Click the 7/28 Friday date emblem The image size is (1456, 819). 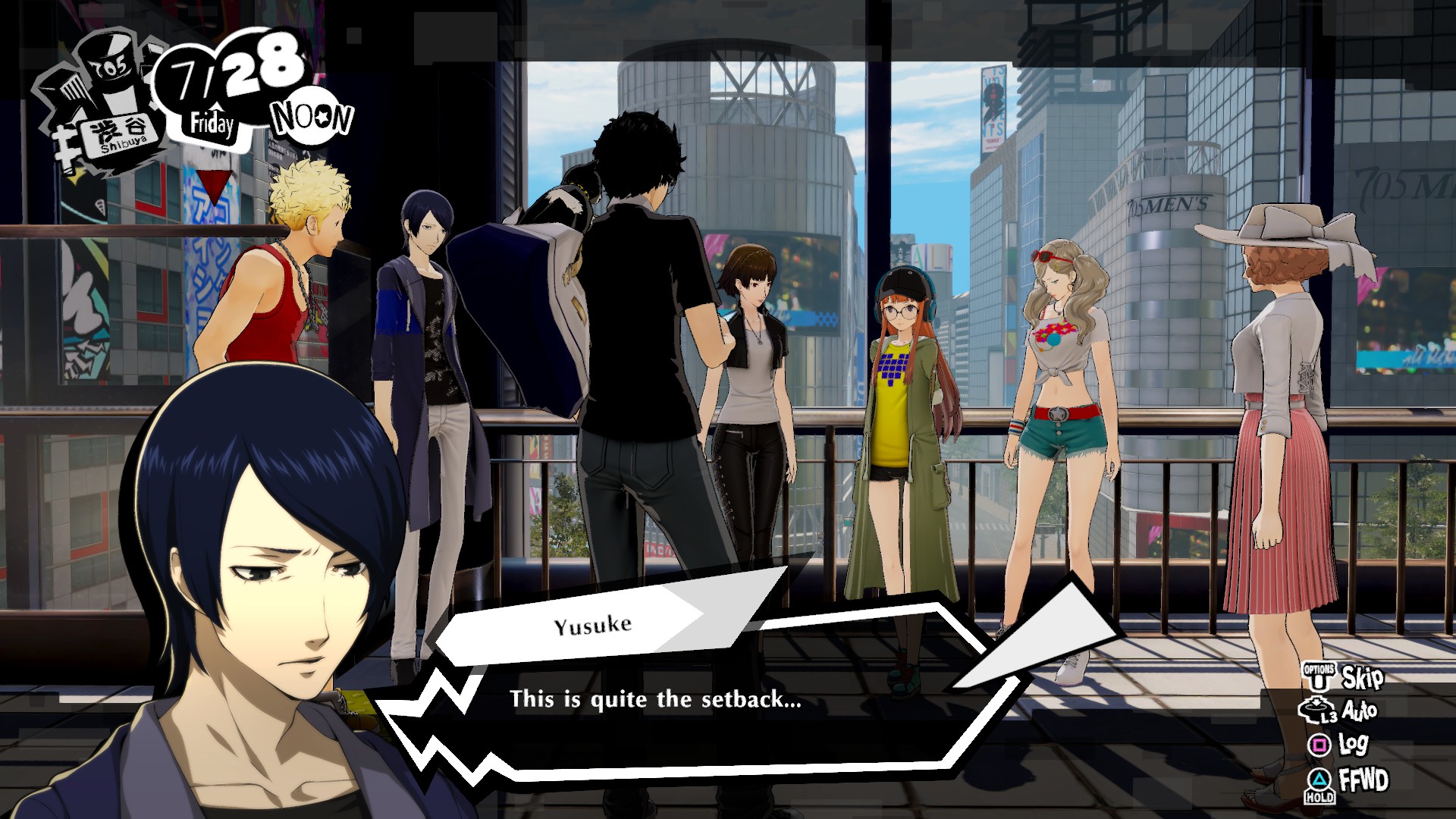227,91
